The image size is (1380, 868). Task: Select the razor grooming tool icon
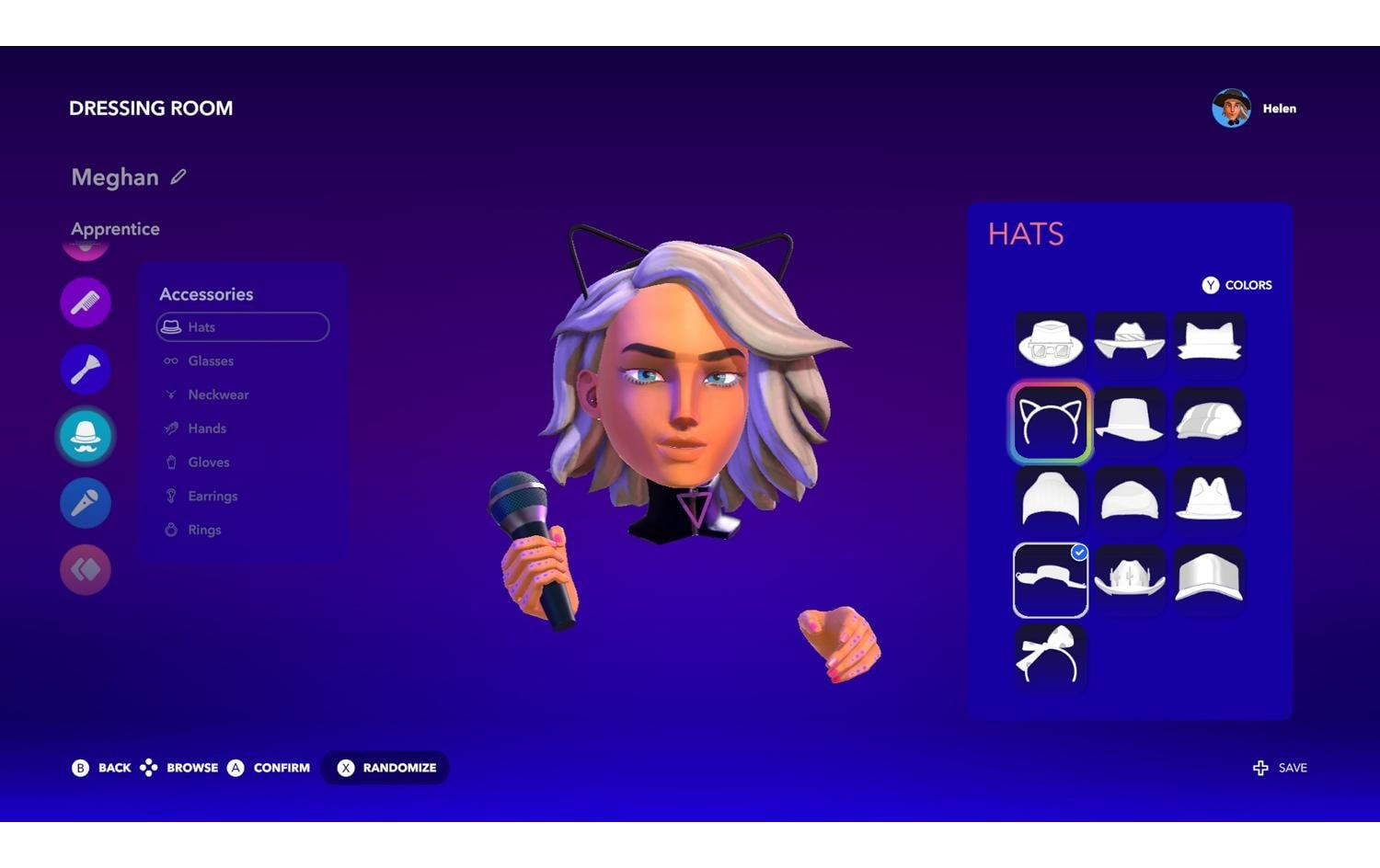point(86,368)
